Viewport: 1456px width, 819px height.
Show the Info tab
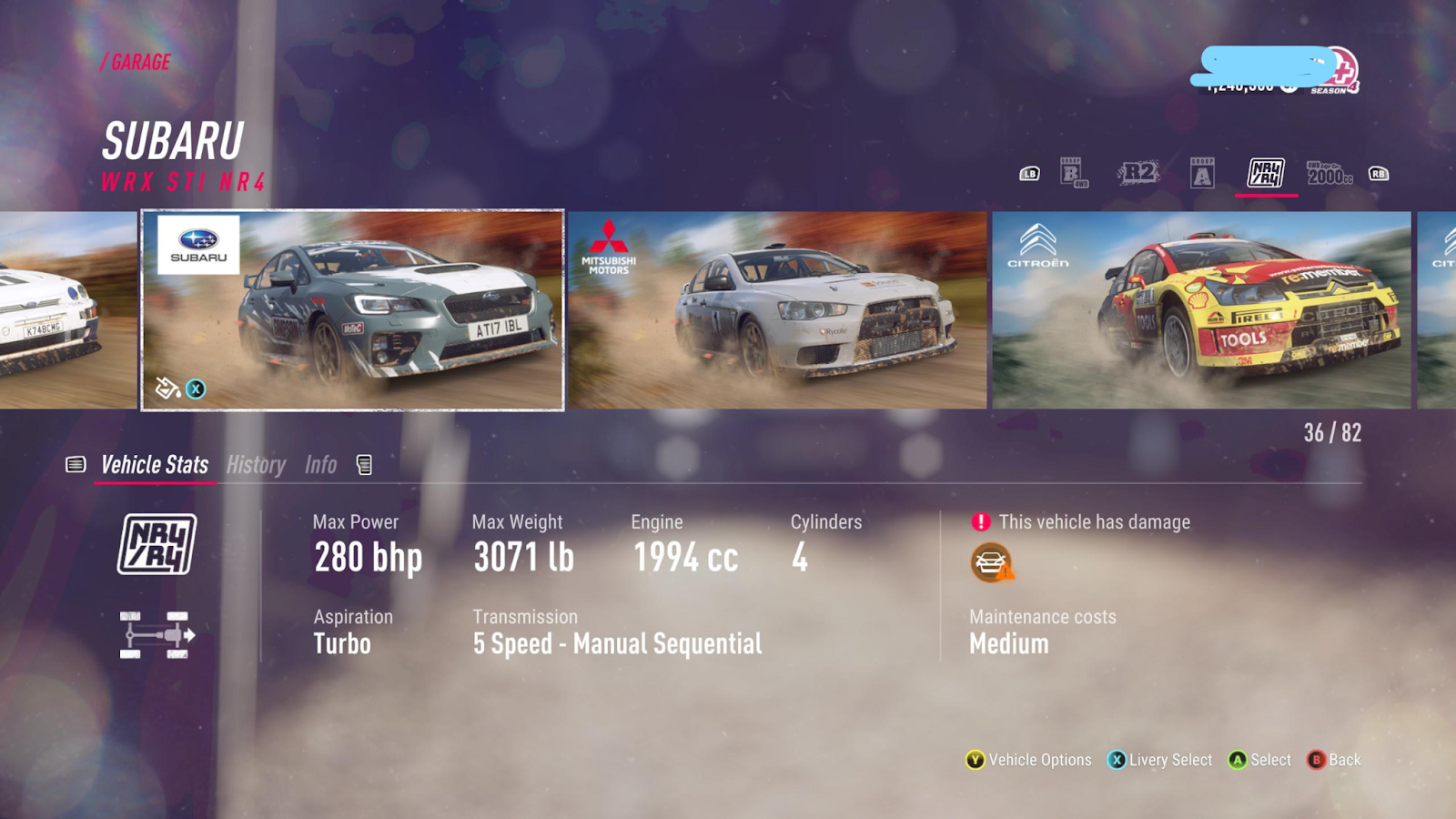coord(320,465)
